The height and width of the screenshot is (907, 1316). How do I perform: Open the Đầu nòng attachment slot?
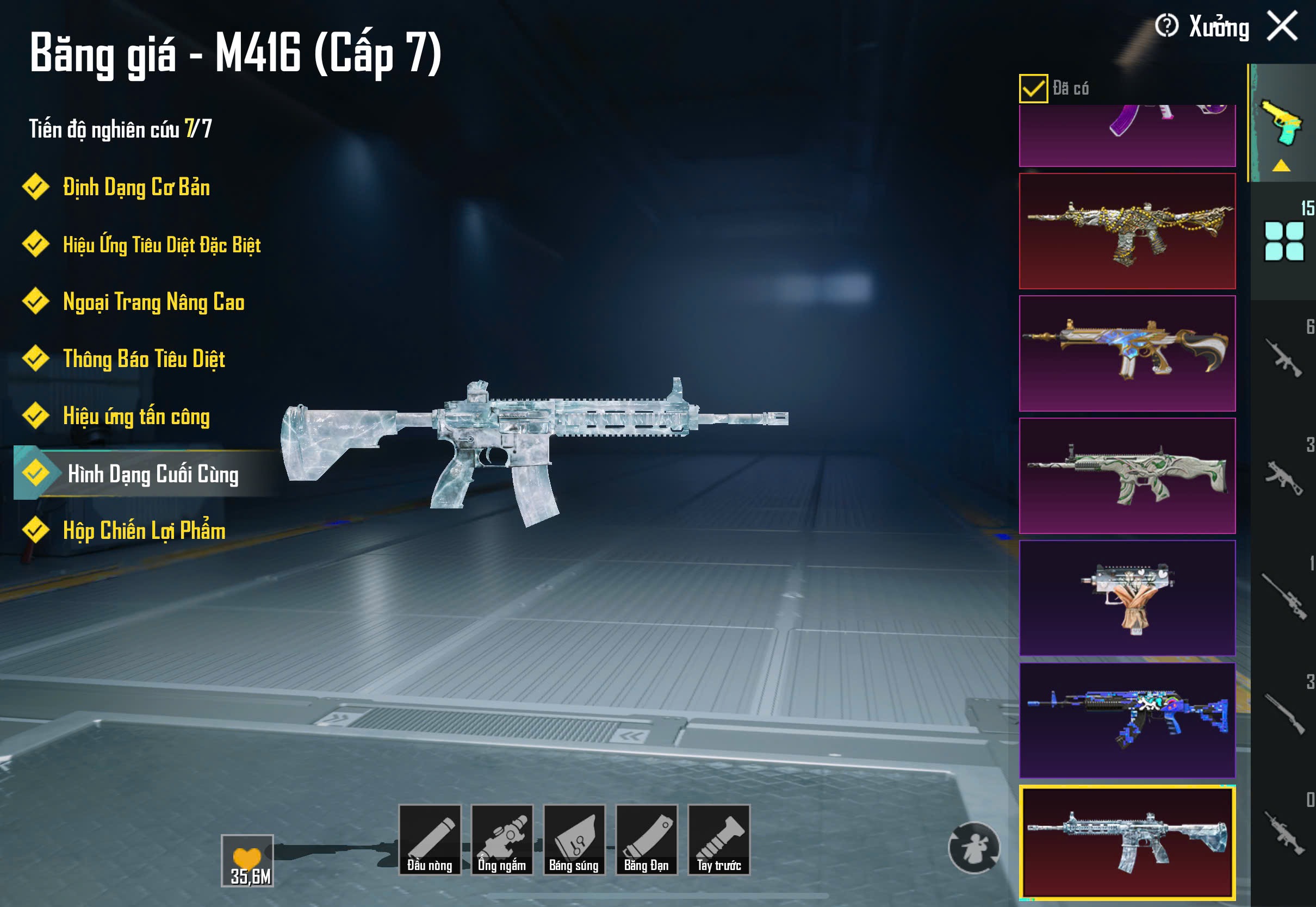coord(430,840)
